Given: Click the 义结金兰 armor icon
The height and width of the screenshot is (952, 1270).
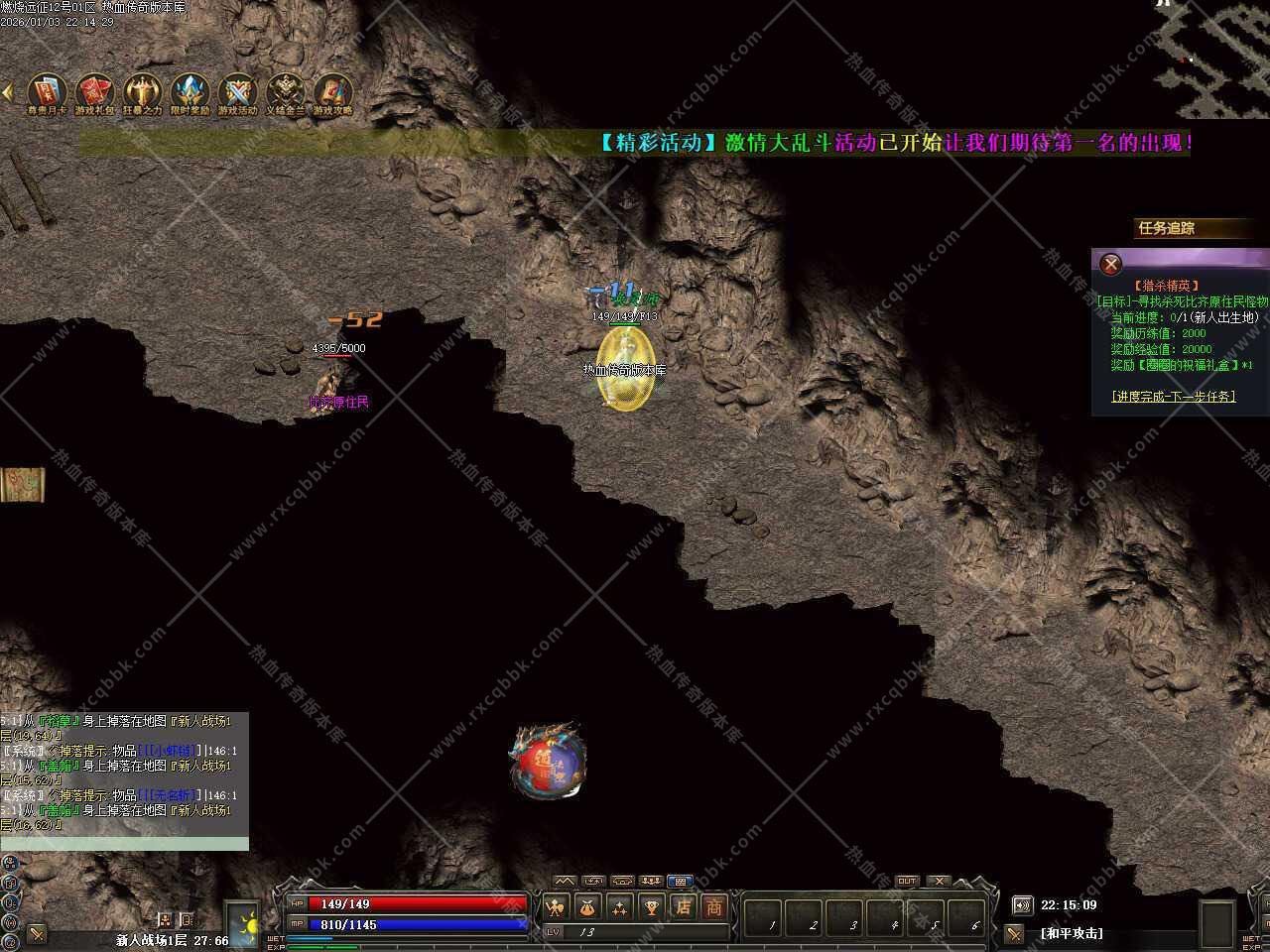Looking at the screenshot, I should click(x=285, y=93).
